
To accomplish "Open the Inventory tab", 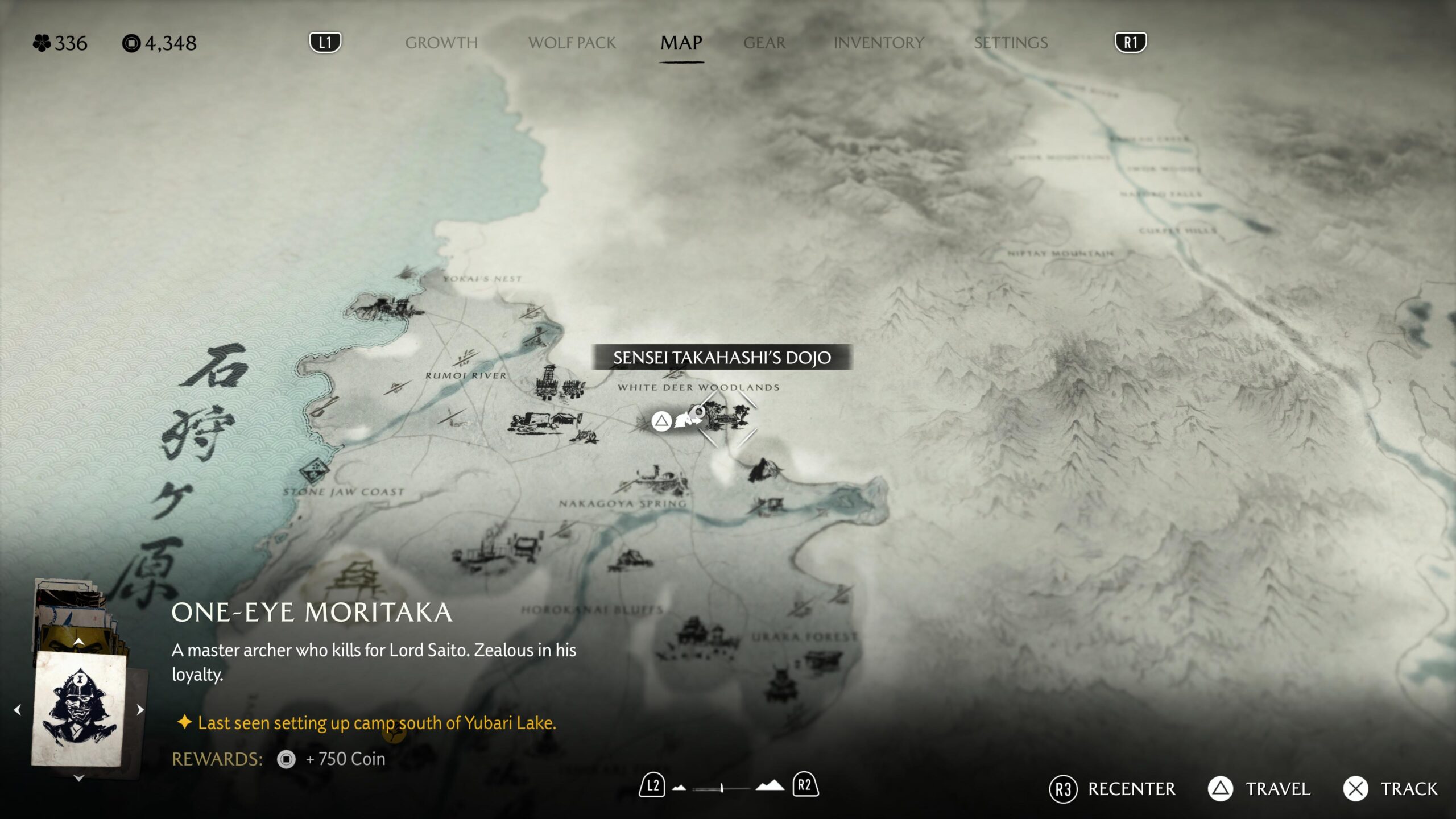I will click(x=879, y=43).
